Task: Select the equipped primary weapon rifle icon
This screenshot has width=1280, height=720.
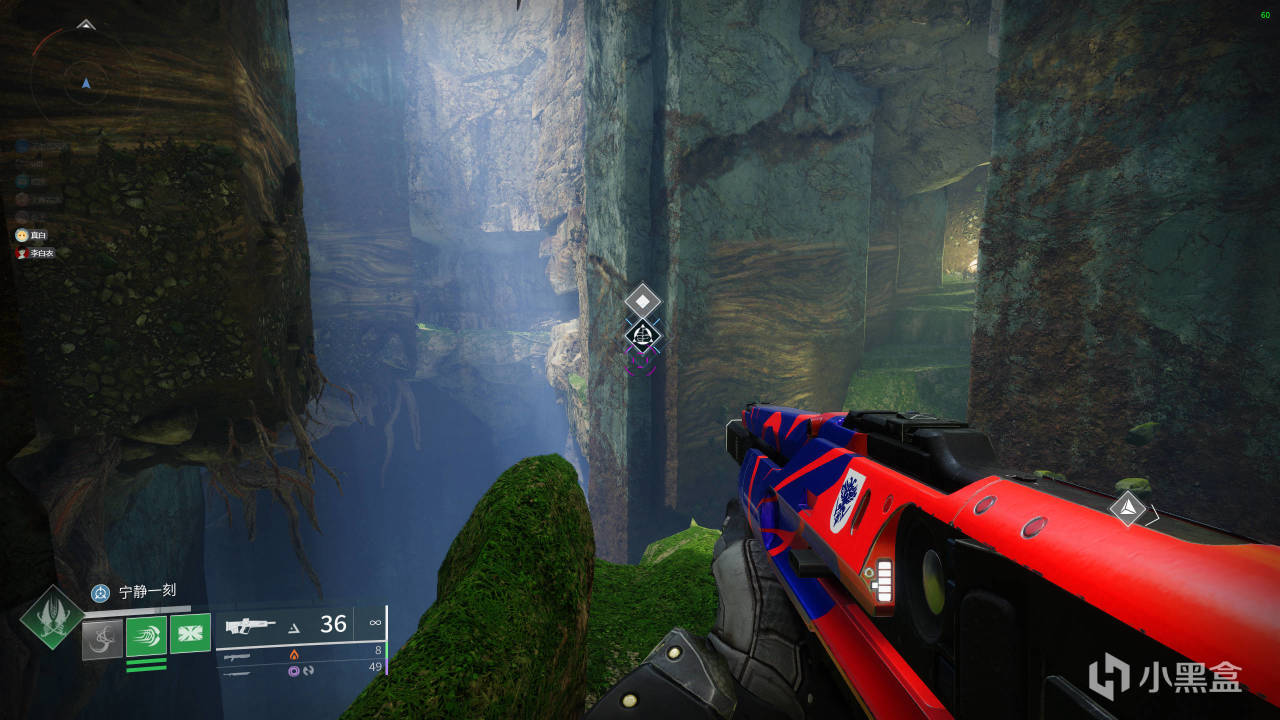Action: pos(251,626)
